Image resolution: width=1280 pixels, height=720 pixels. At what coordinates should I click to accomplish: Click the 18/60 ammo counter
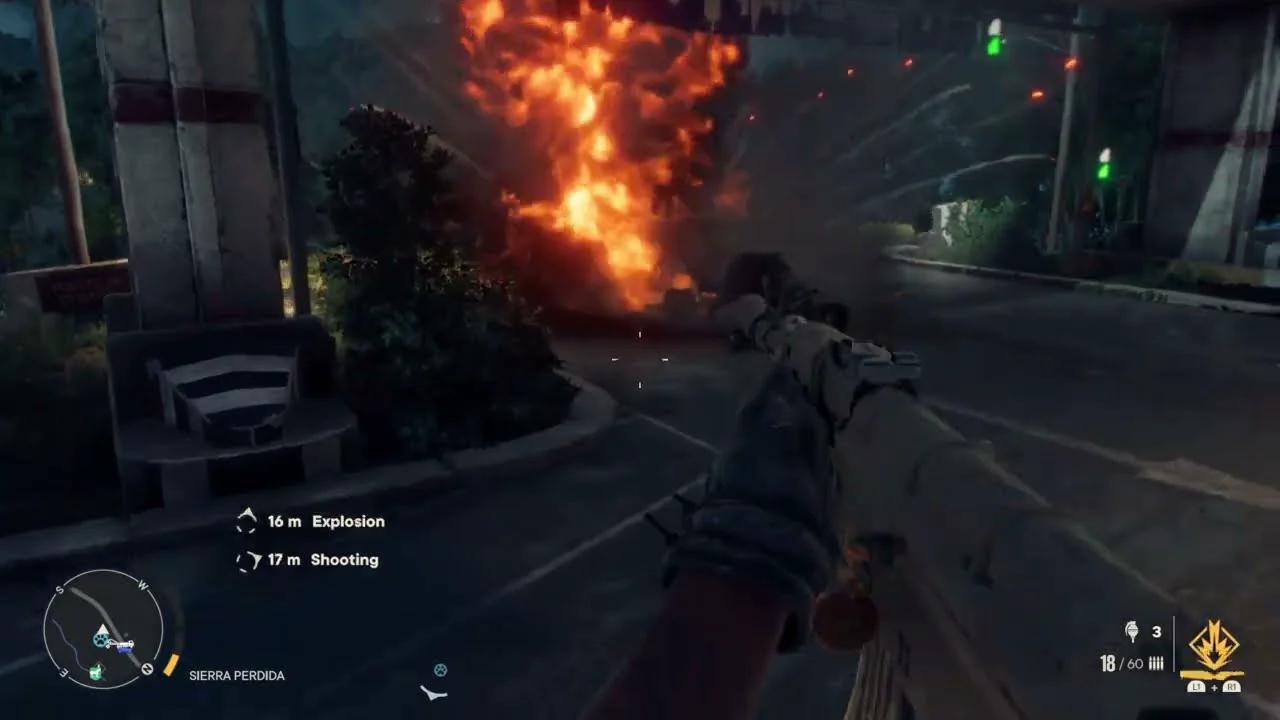[x=1121, y=662]
